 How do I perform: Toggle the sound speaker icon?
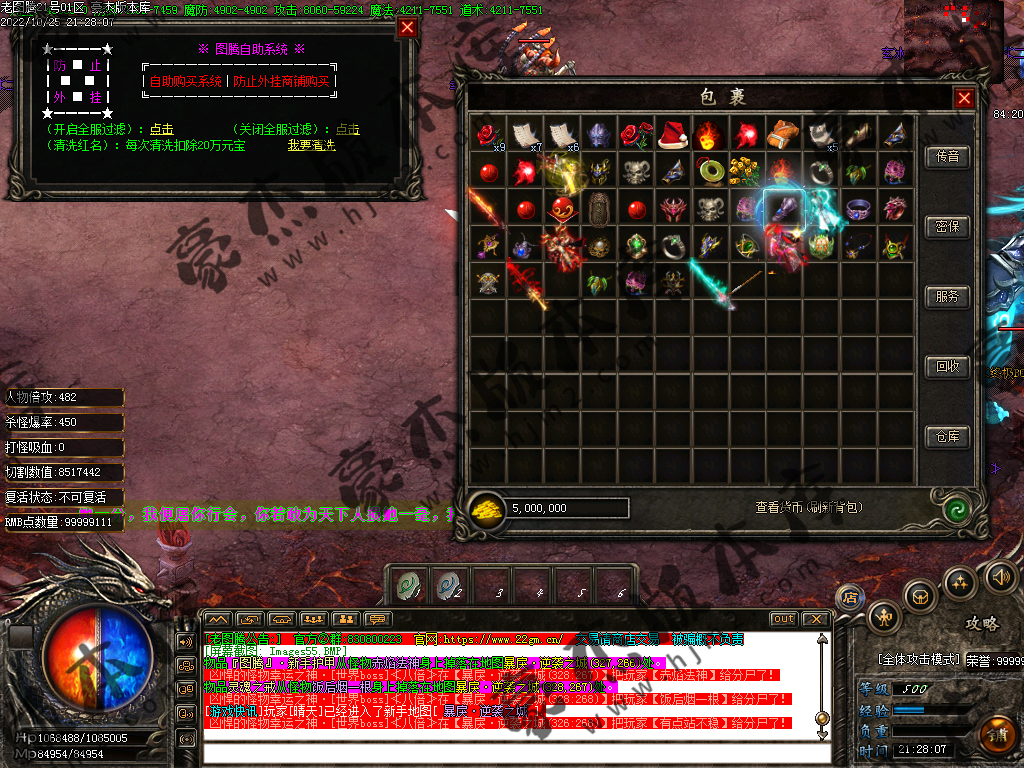point(1000,575)
